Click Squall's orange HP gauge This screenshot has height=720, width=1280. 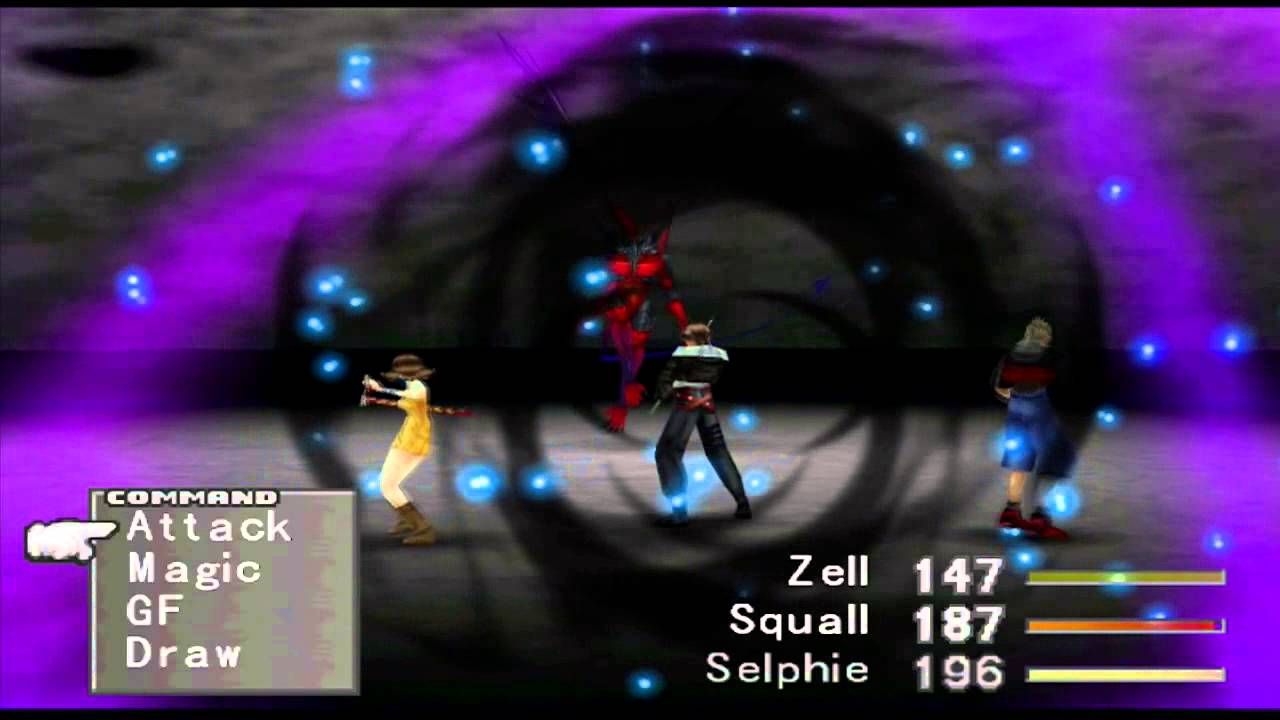(1128, 624)
